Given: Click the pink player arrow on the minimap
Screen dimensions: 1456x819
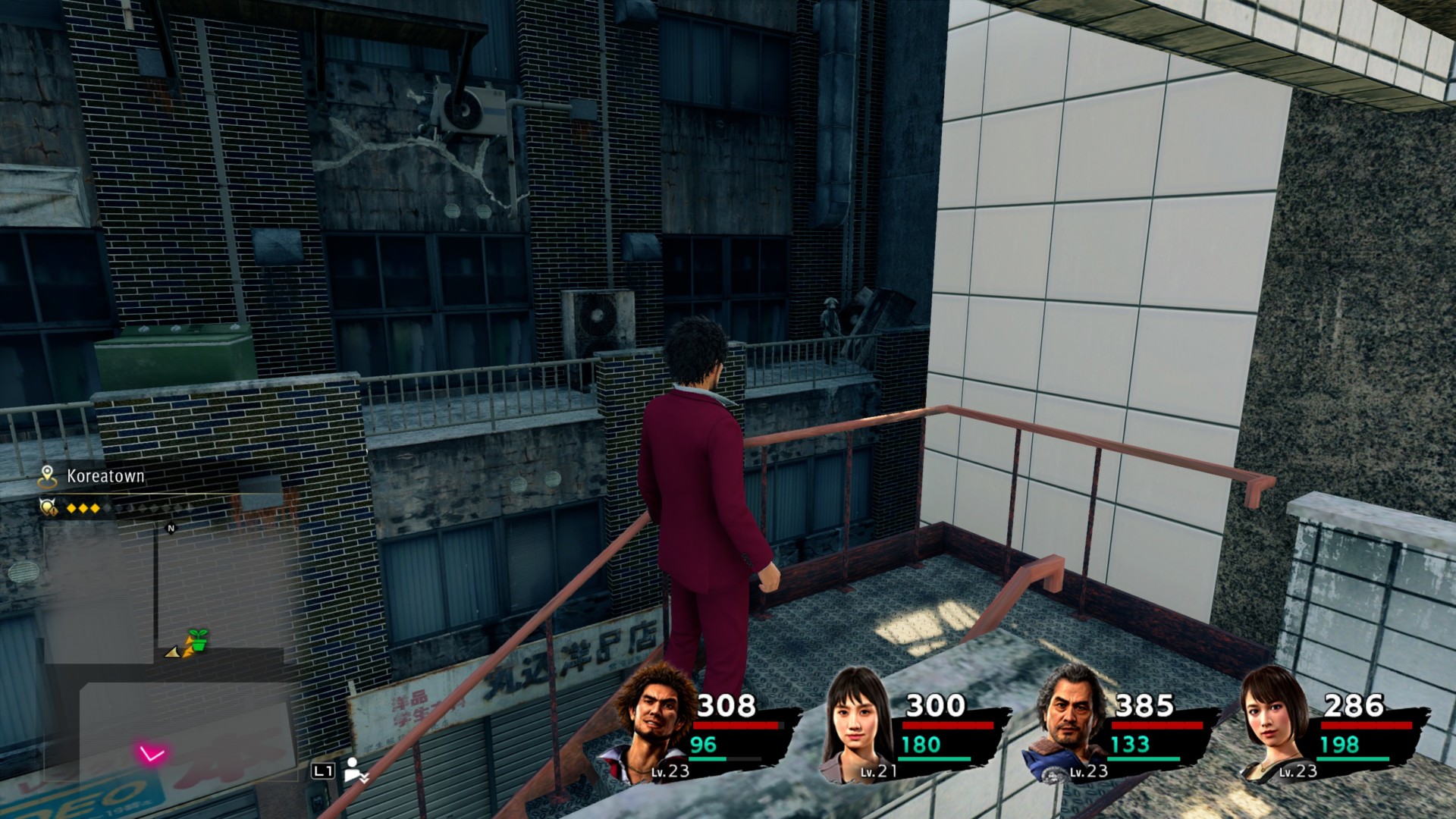Looking at the screenshot, I should point(151,754).
